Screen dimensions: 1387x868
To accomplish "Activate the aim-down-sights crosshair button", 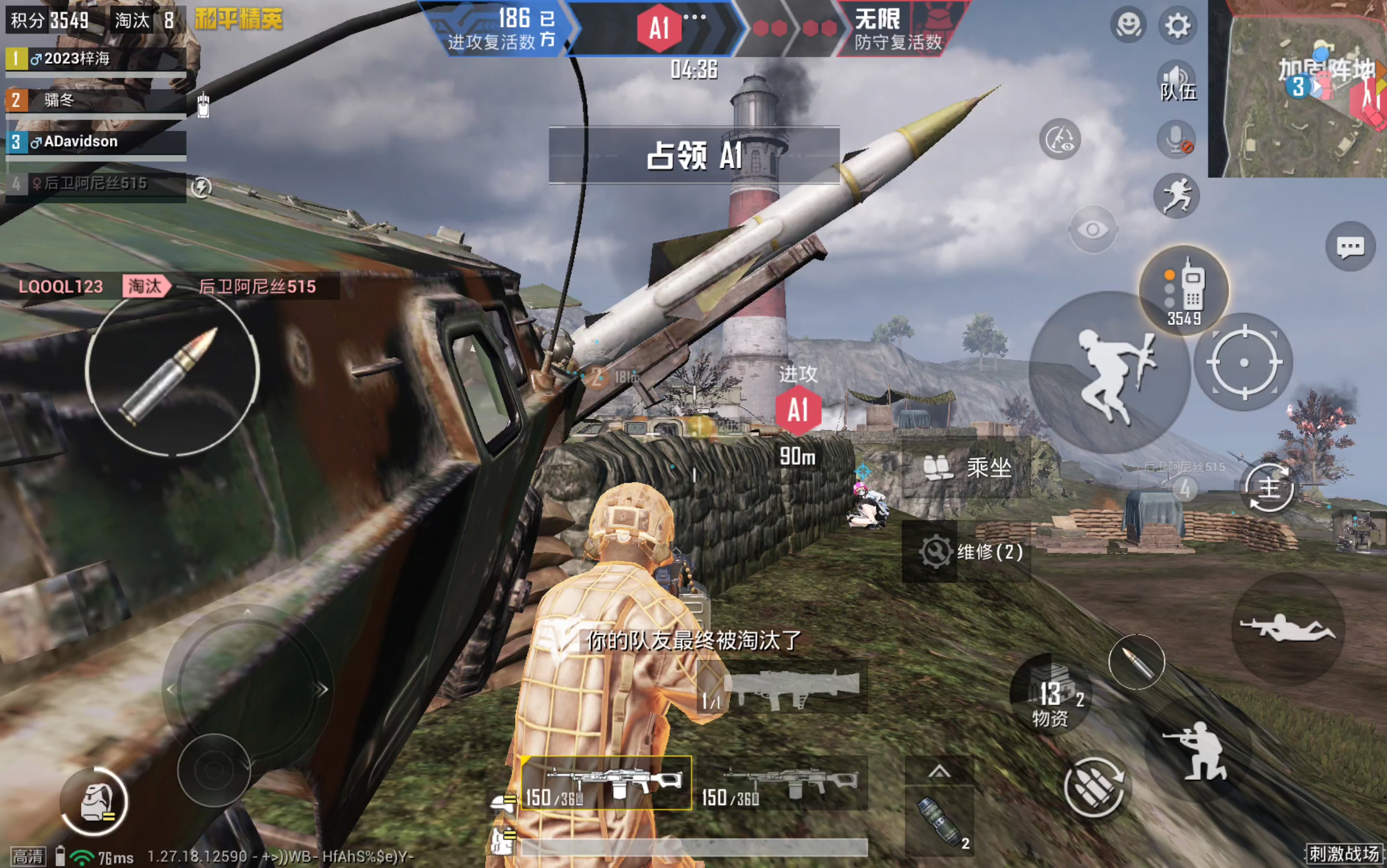I will point(1243,362).
